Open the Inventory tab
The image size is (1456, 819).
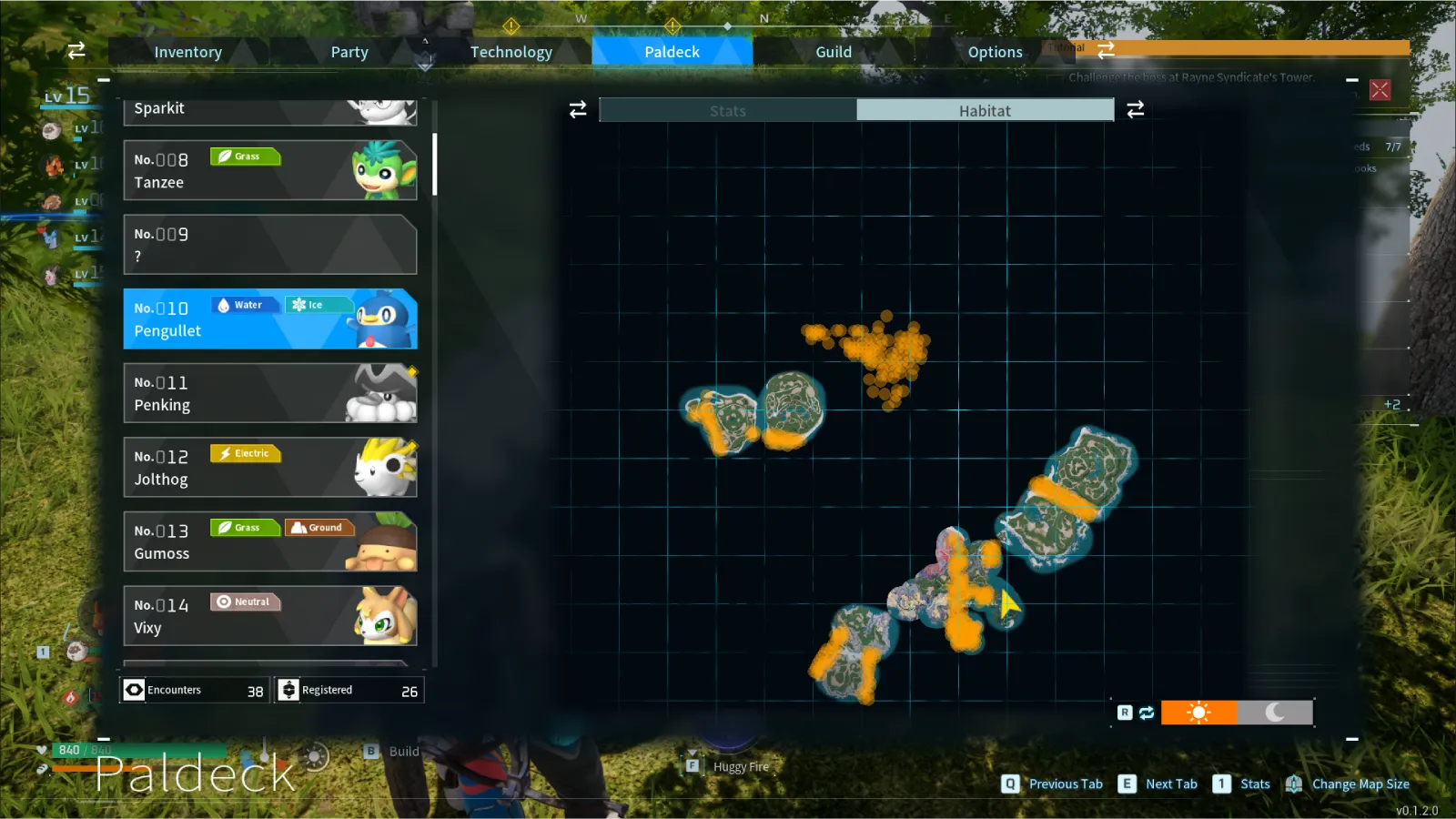point(187,52)
